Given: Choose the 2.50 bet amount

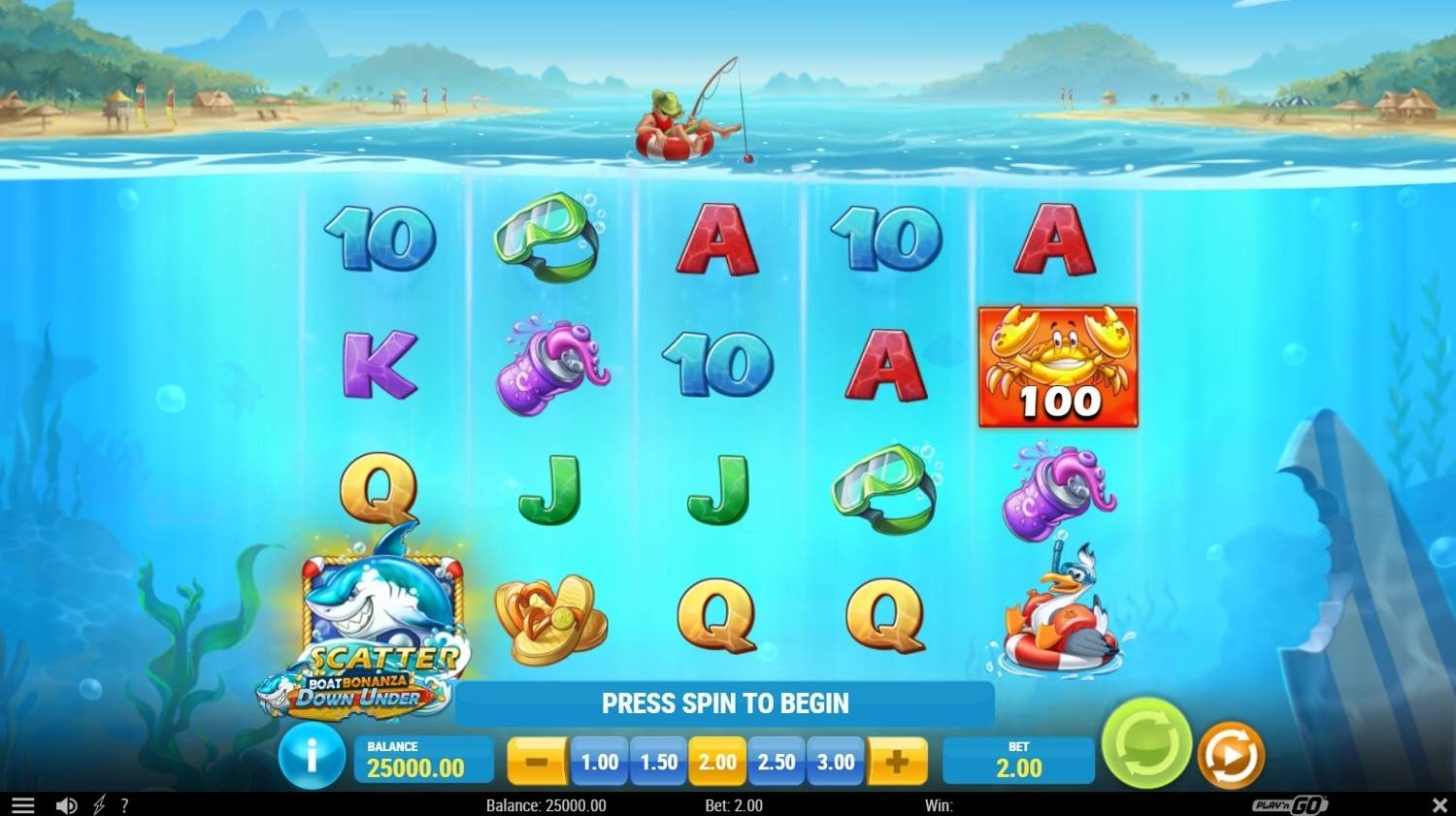Looking at the screenshot, I should 777,761.
